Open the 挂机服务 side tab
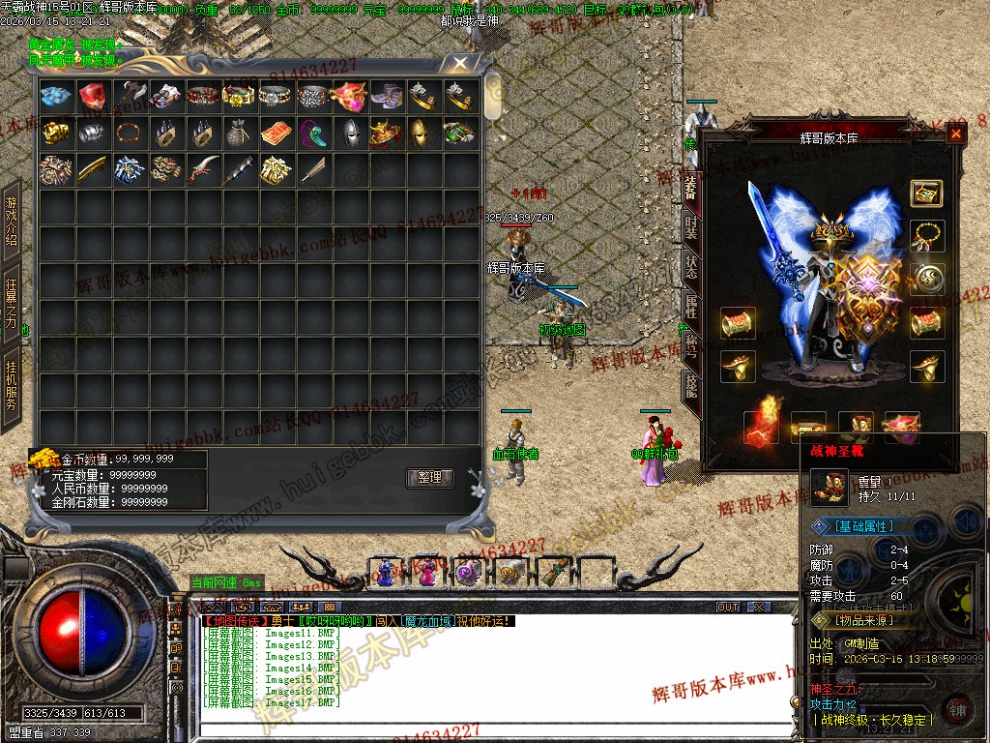This screenshot has height=743, width=990. 12,380
